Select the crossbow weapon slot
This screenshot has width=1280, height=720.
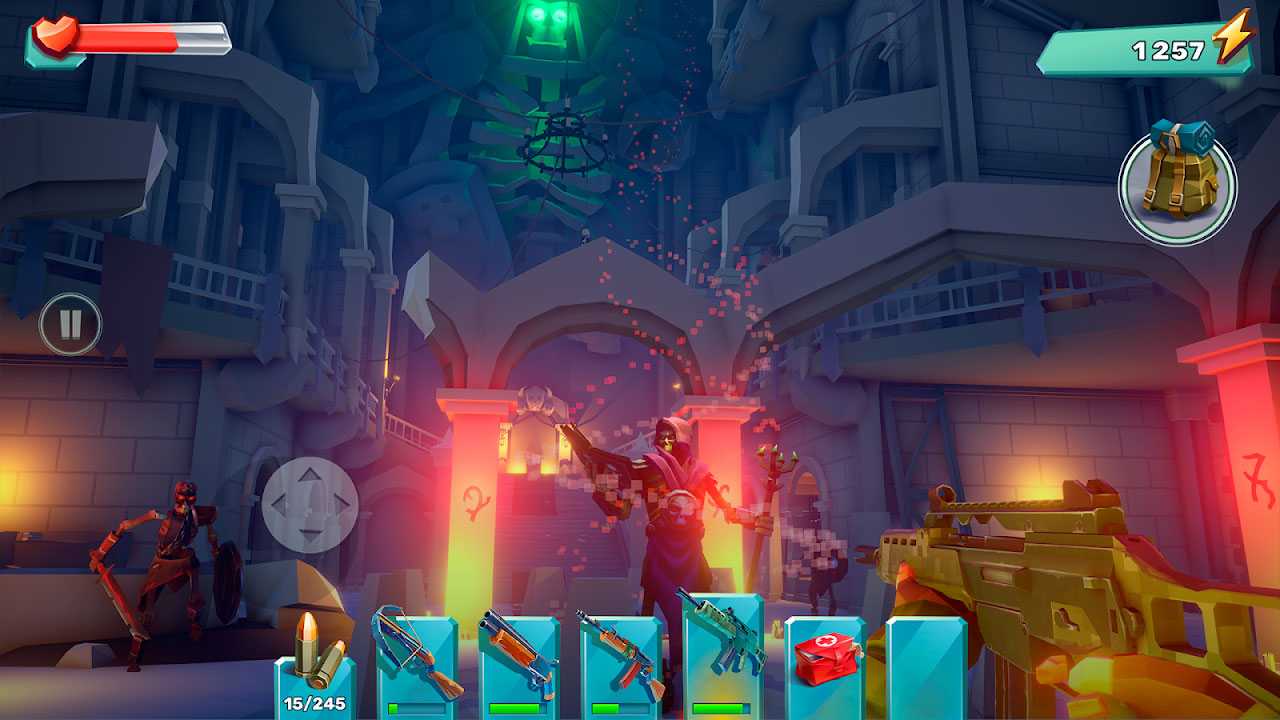click(x=416, y=660)
